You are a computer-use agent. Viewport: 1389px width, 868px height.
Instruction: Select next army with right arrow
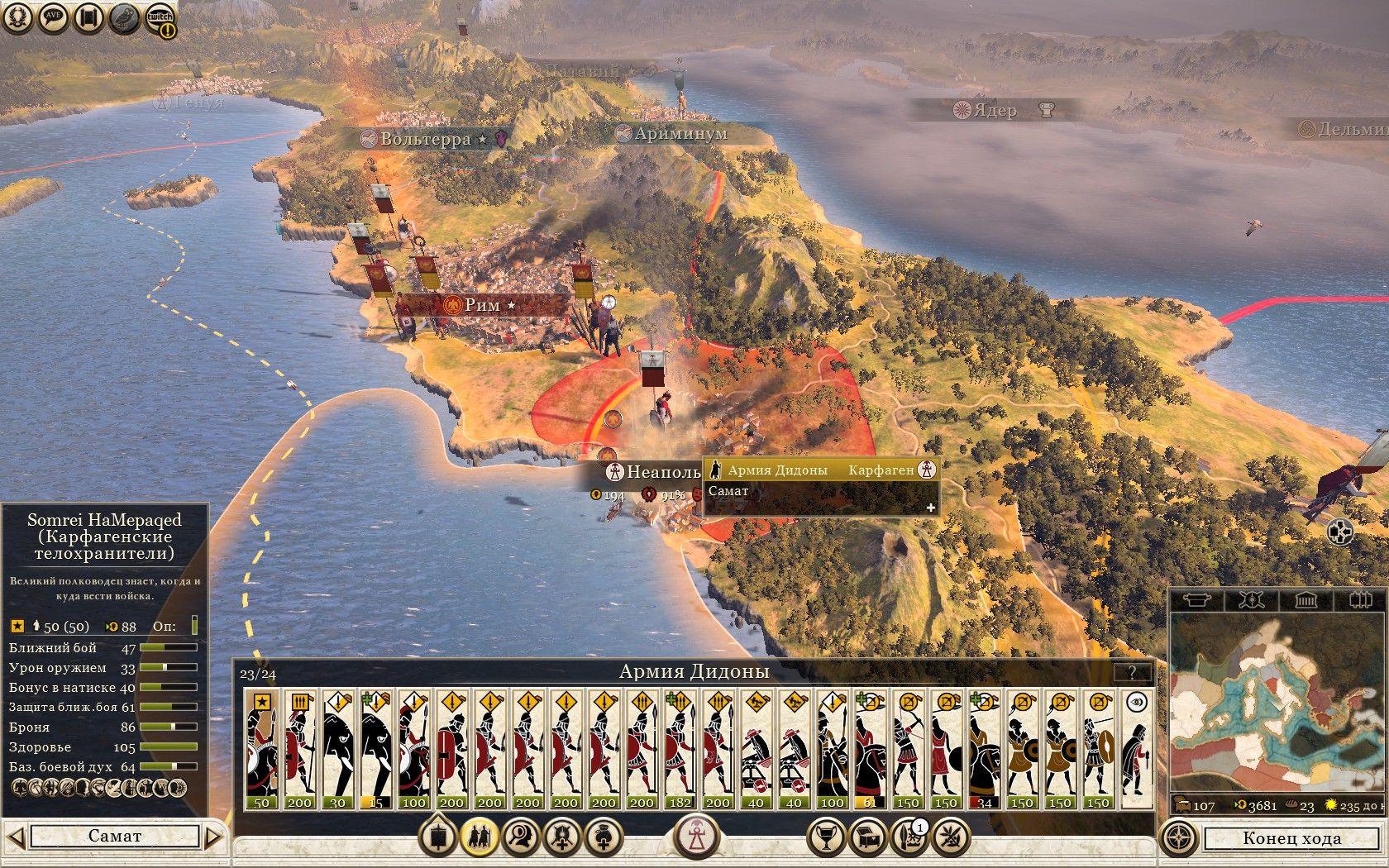[213, 837]
